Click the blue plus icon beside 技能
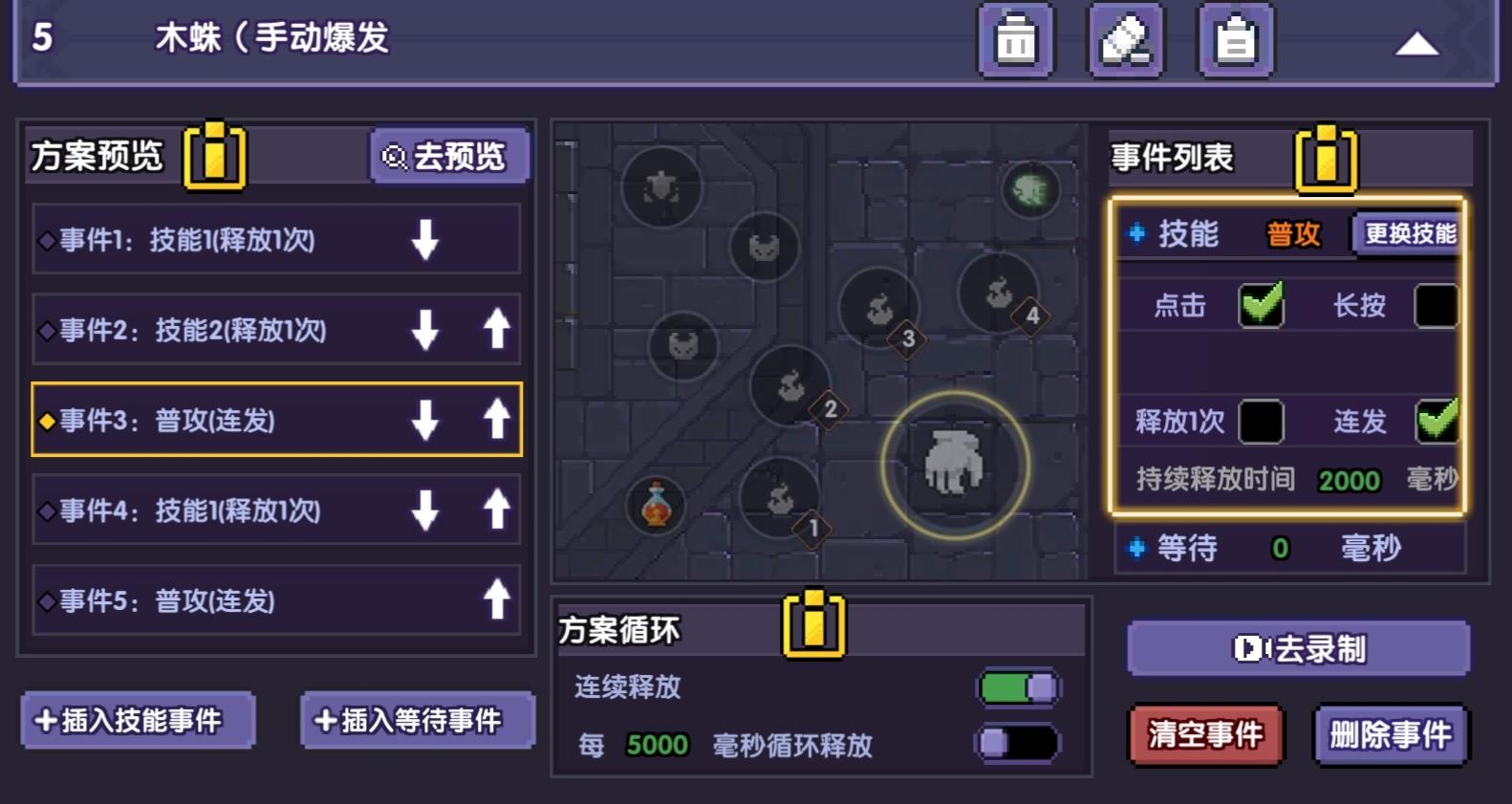Viewport: 1512px width, 804px height. pyautogui.click(x=1136, y=232)
